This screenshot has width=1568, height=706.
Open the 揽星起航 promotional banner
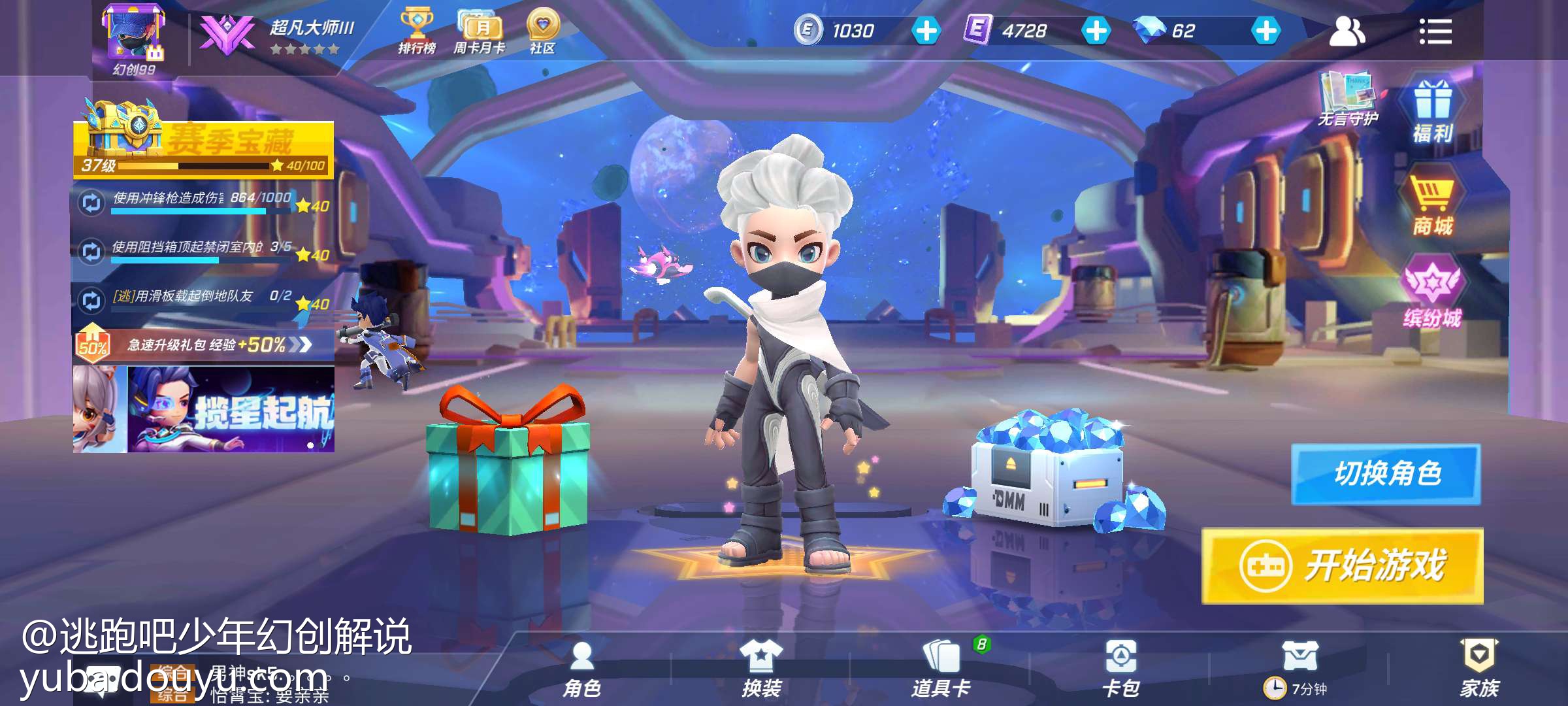point(204,410)
